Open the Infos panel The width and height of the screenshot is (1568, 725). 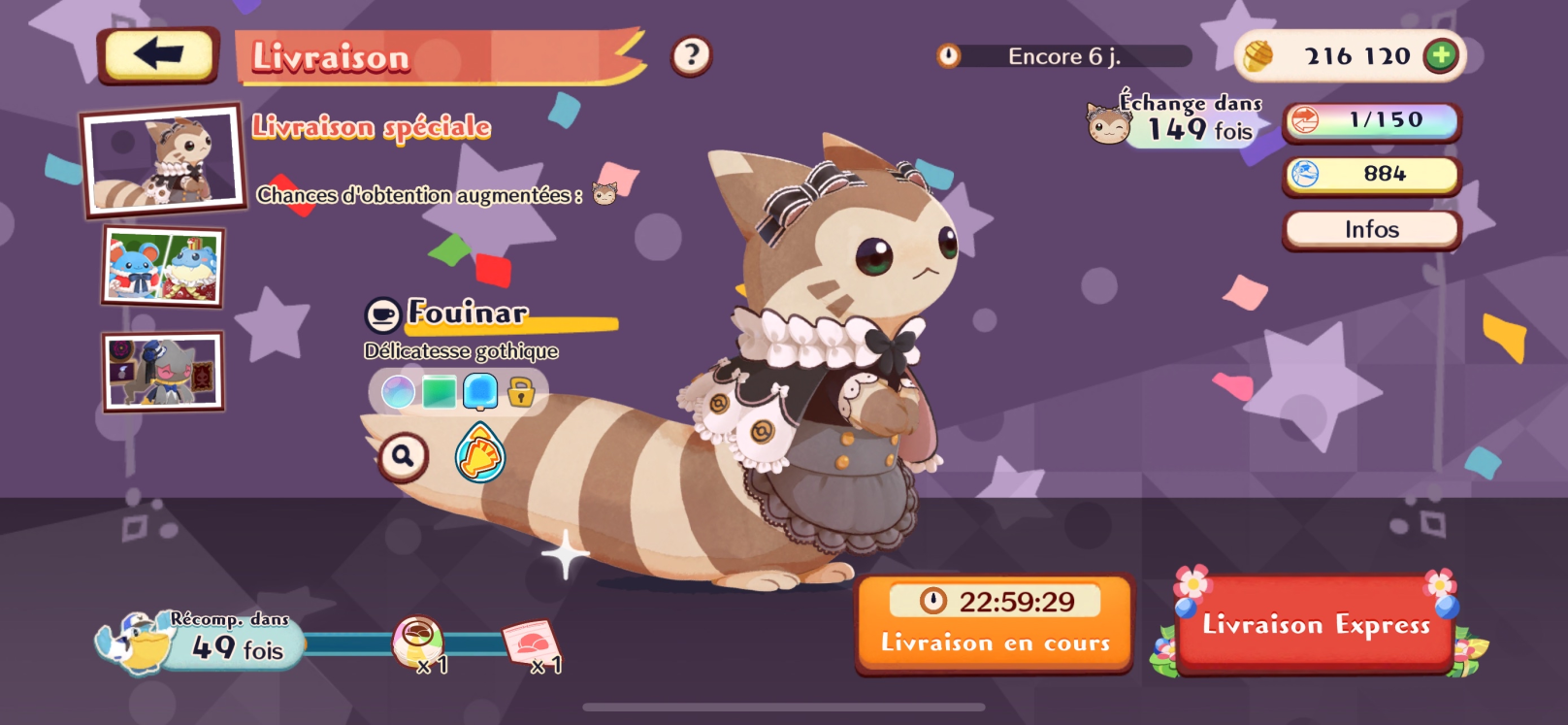click(1371, 230)
